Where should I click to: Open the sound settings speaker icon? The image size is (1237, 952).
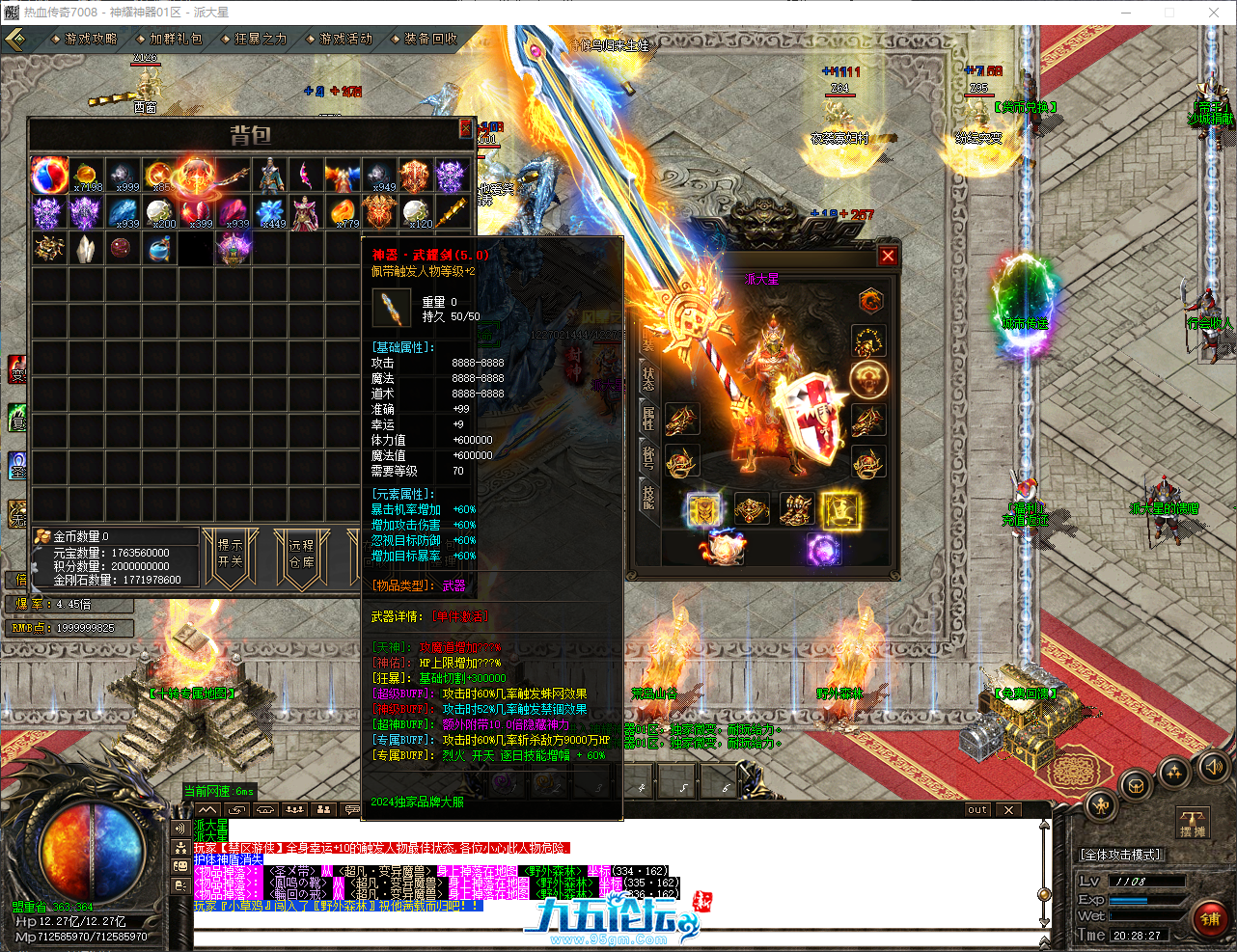coord(1212,769)
